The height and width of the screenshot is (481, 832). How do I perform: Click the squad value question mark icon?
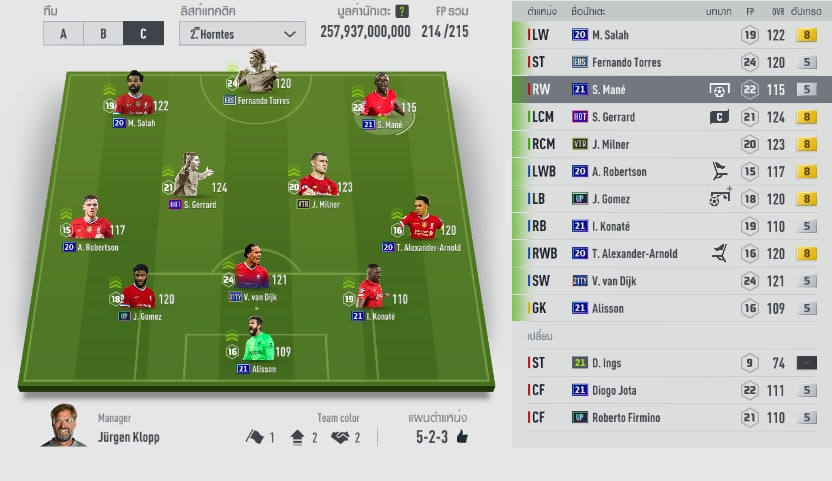point(402,11)
